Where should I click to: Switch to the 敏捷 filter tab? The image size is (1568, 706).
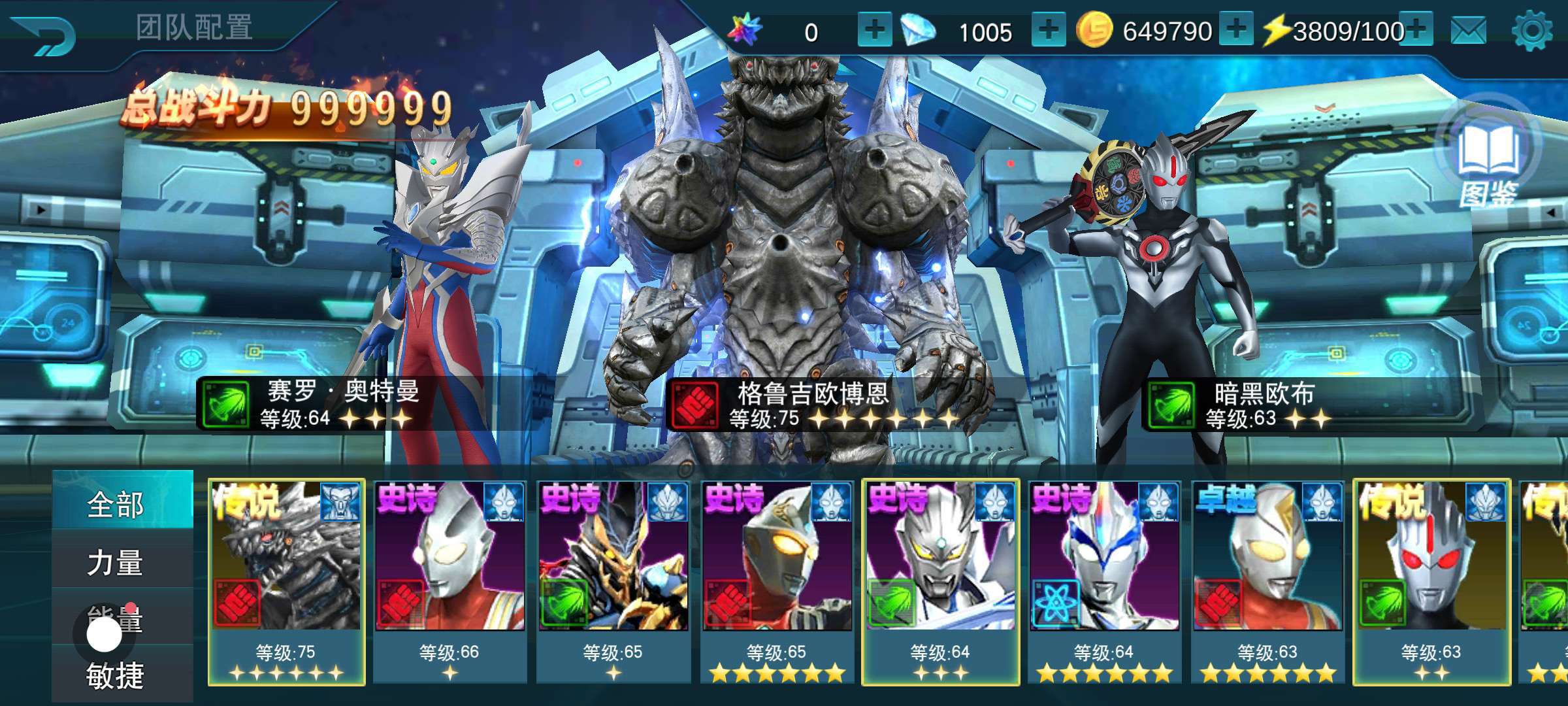116,676
